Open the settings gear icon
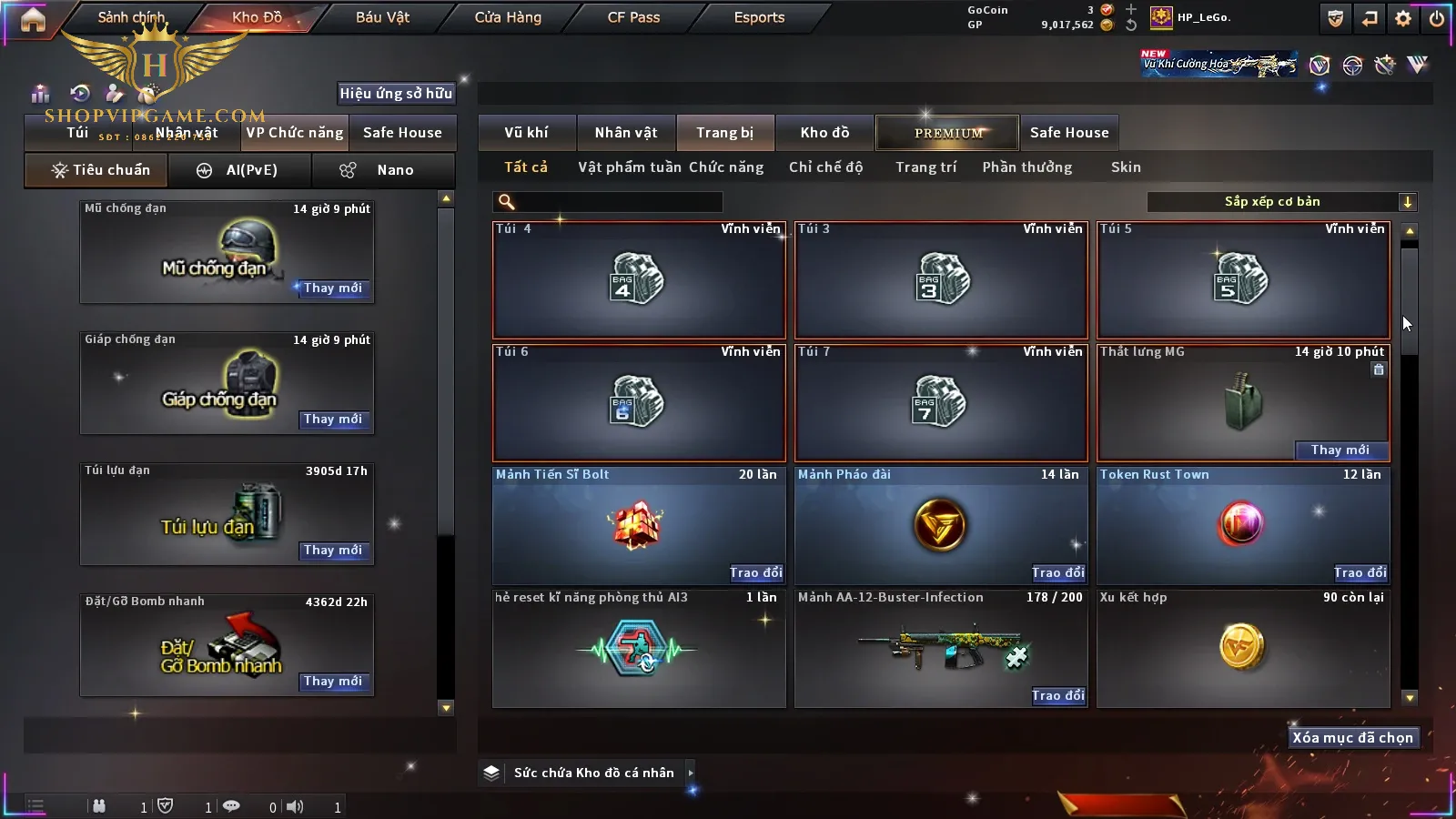 coord(1403,18)
